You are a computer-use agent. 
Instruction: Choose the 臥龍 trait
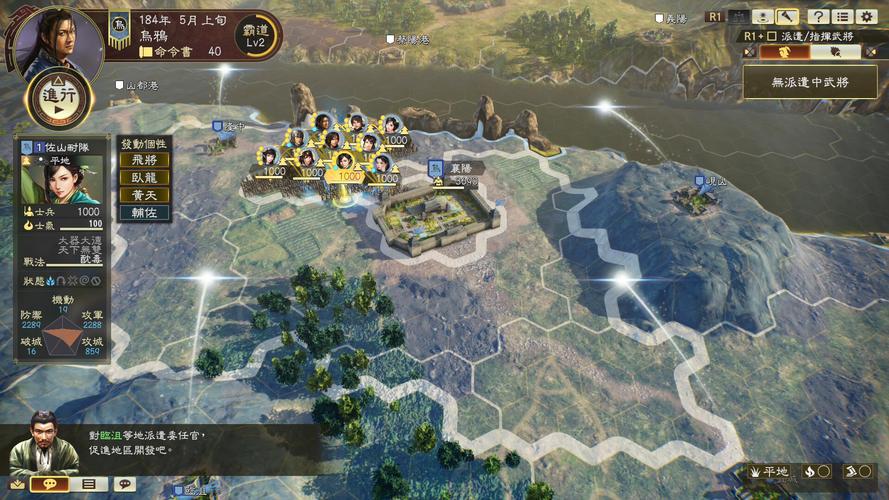click(x=144, y=177)
